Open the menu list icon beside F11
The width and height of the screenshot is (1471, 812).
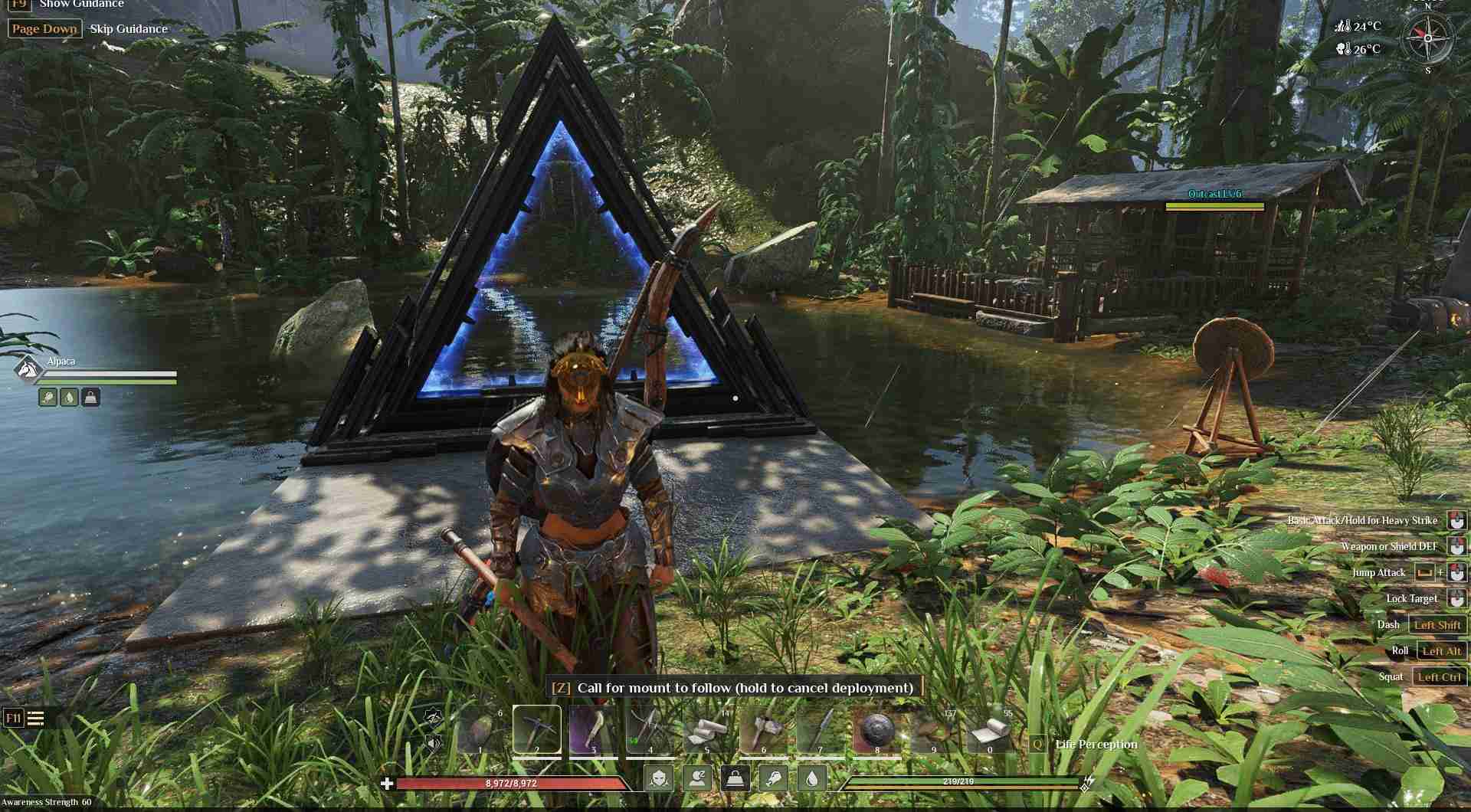click(35, 718)
